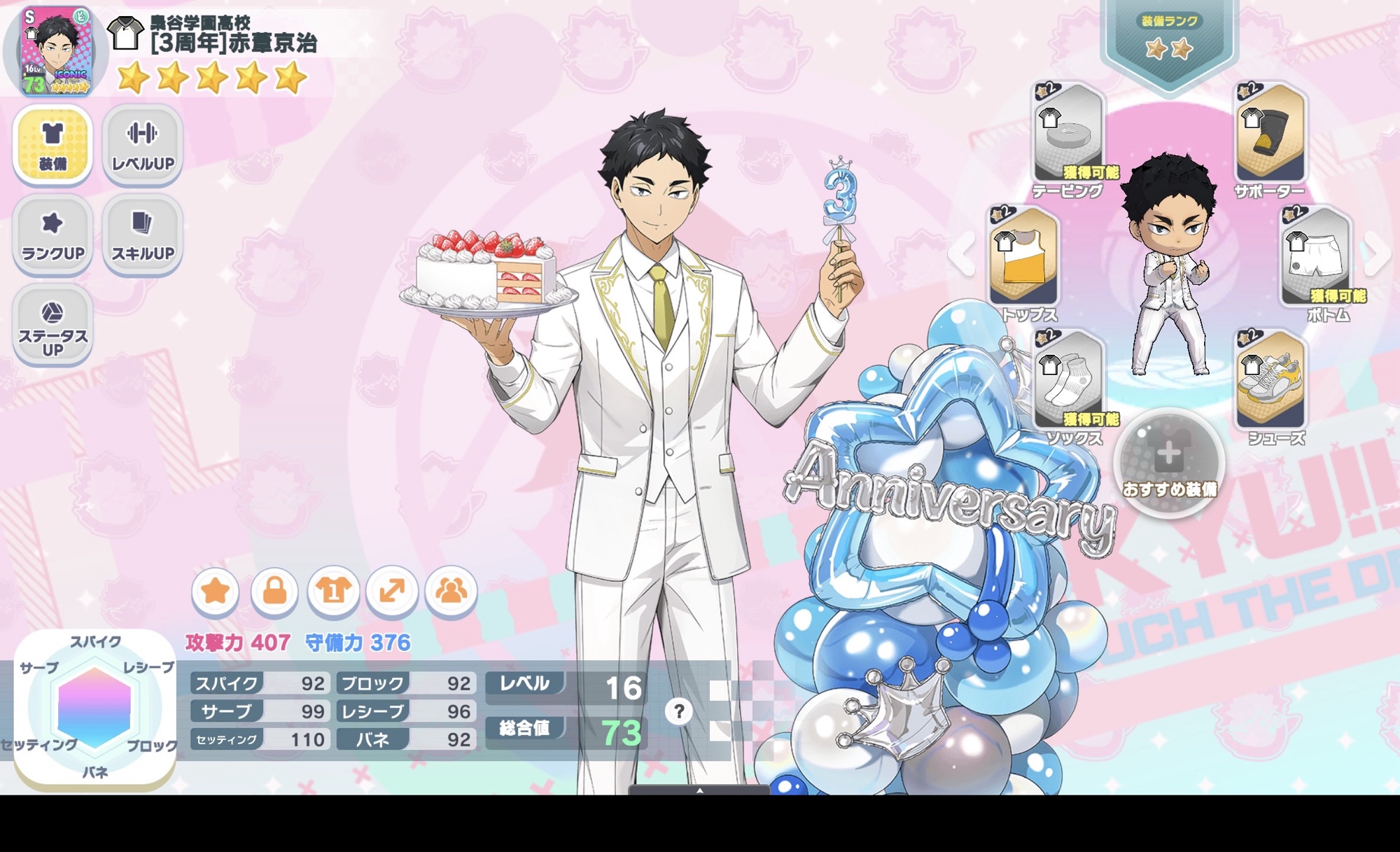Image resolution: width=1400 pixels, height=852 pixels.
Task: Go to previous character with left arrow
Action: (963, 255)
